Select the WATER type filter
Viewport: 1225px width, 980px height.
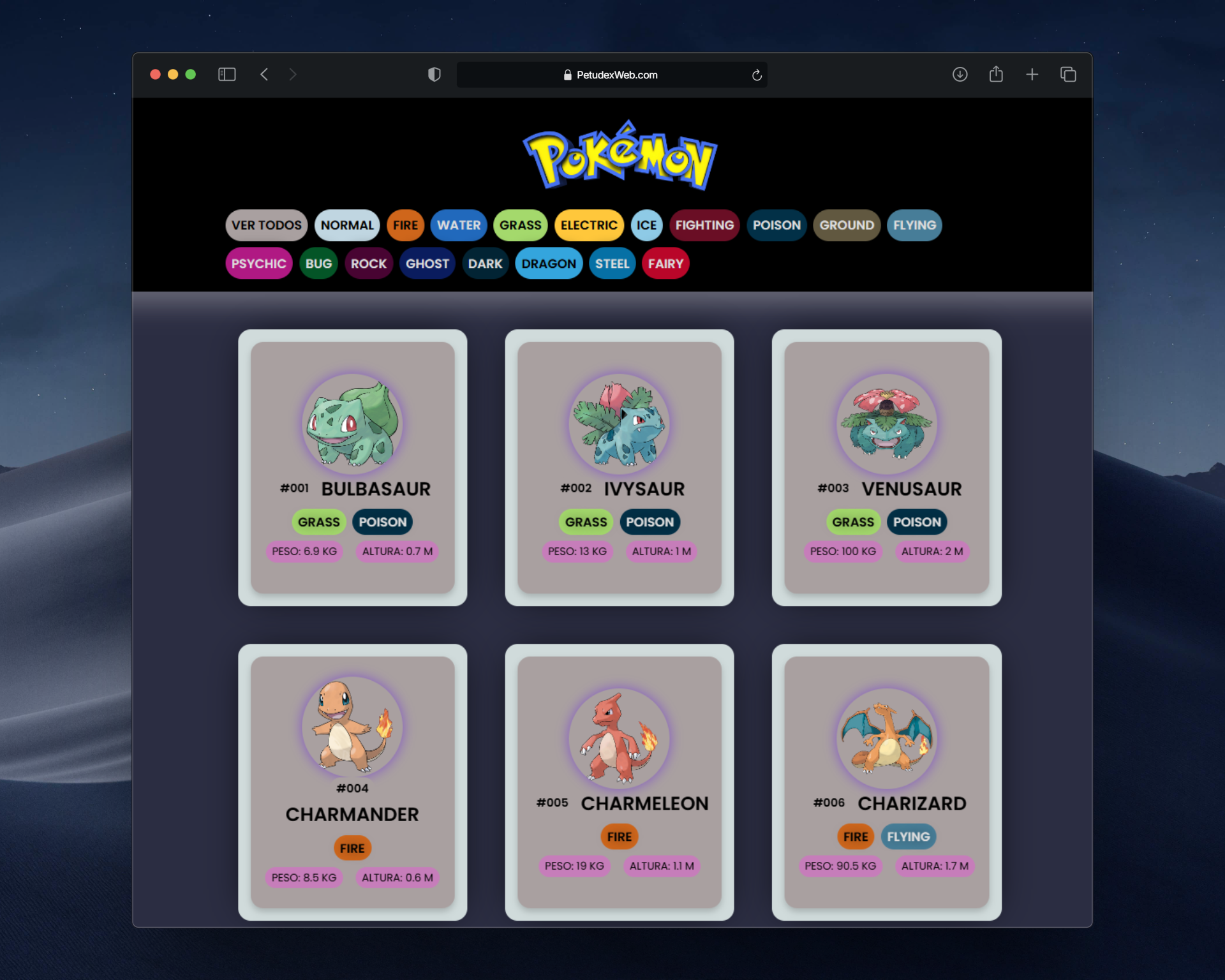458,225
